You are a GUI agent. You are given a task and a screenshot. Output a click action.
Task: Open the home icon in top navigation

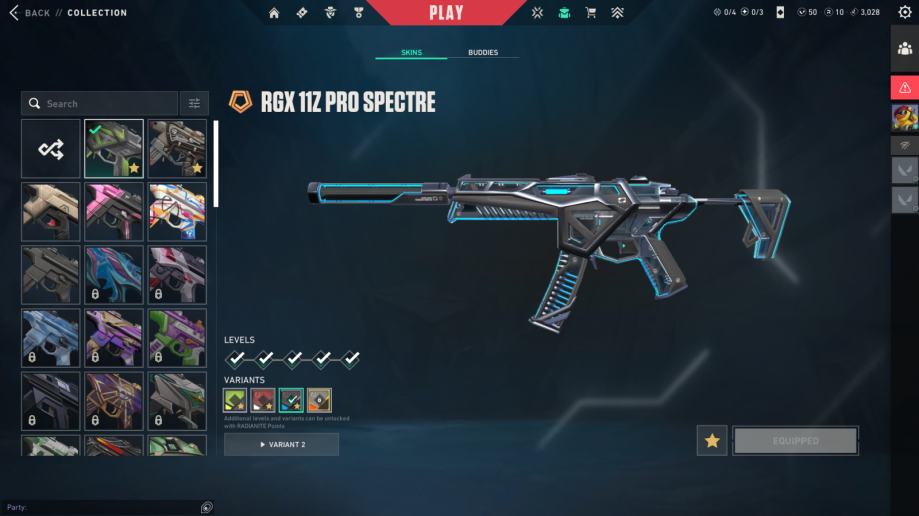pos(275,13)
